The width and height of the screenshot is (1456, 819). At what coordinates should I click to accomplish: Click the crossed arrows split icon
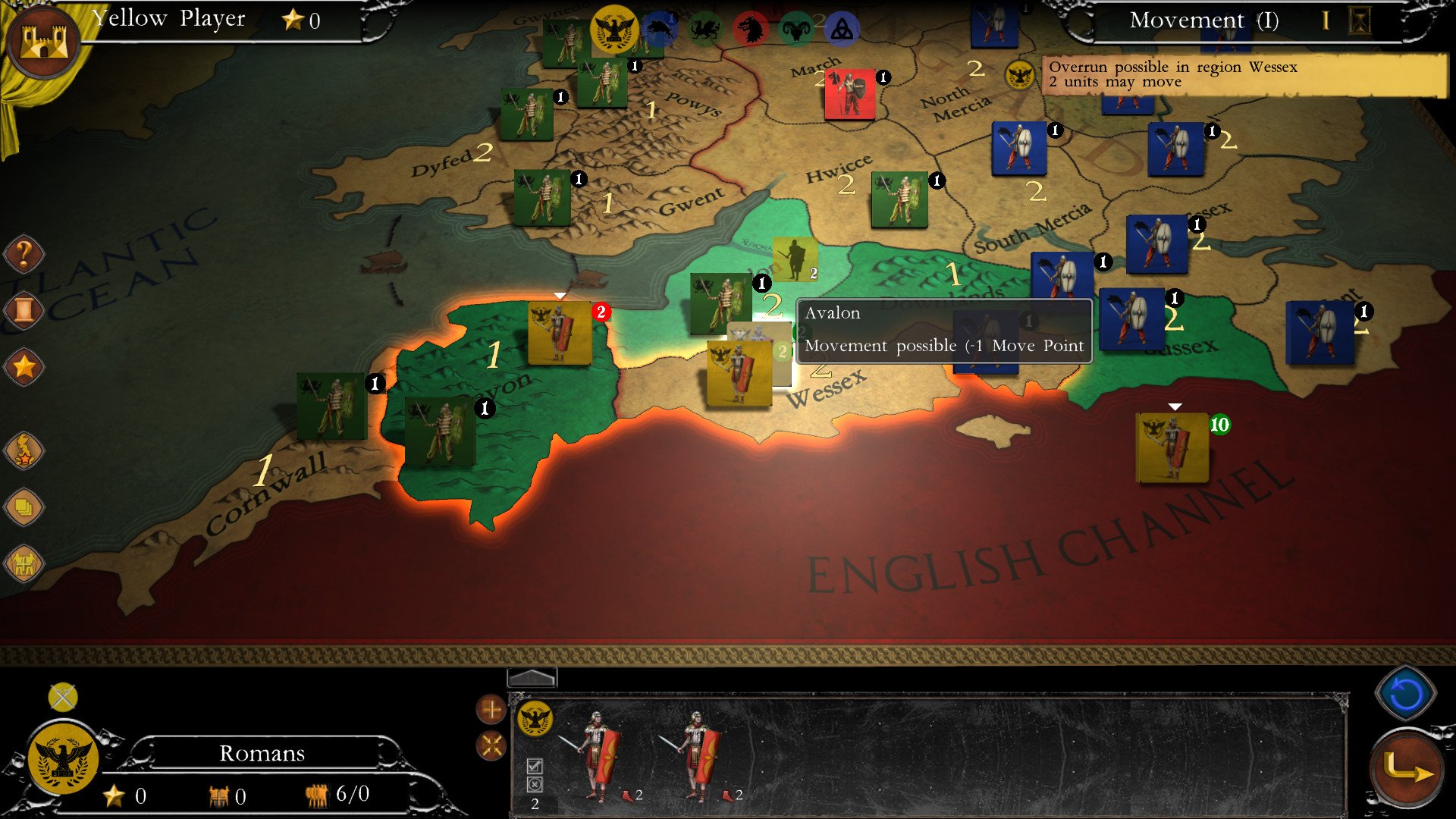(491, 746)
